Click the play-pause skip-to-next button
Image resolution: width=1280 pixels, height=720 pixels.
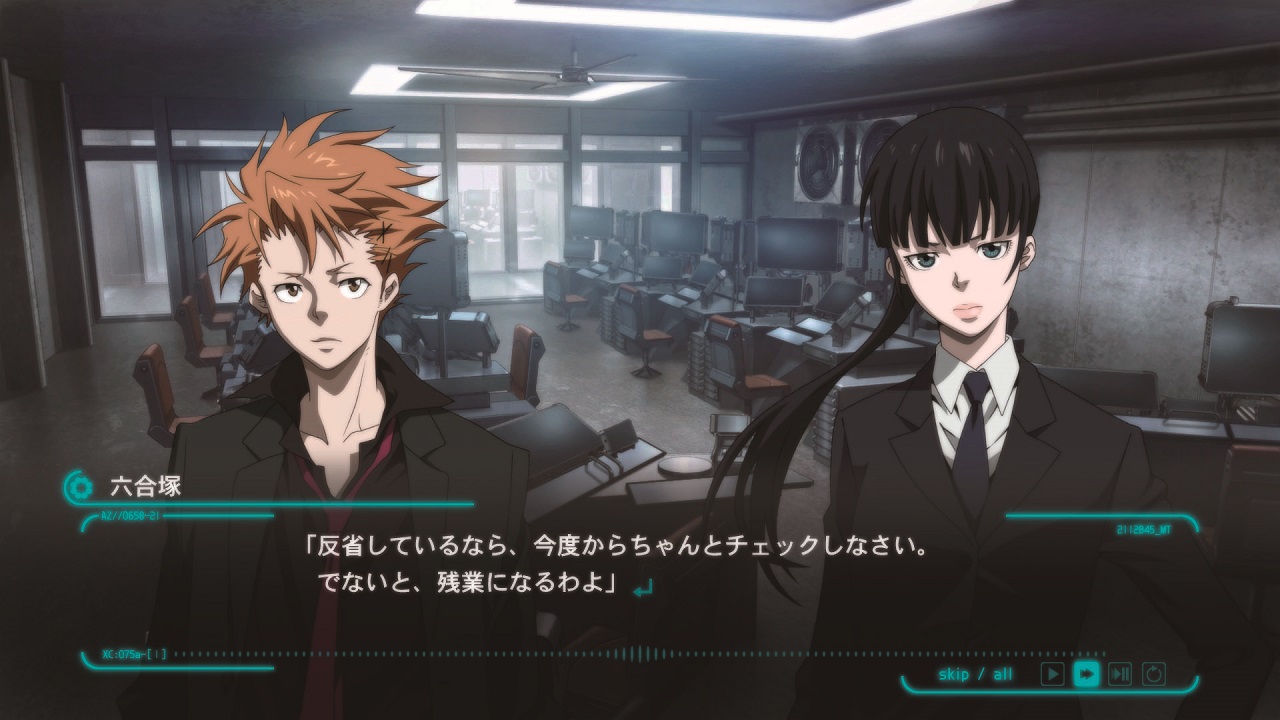(x=1120, y=674)
